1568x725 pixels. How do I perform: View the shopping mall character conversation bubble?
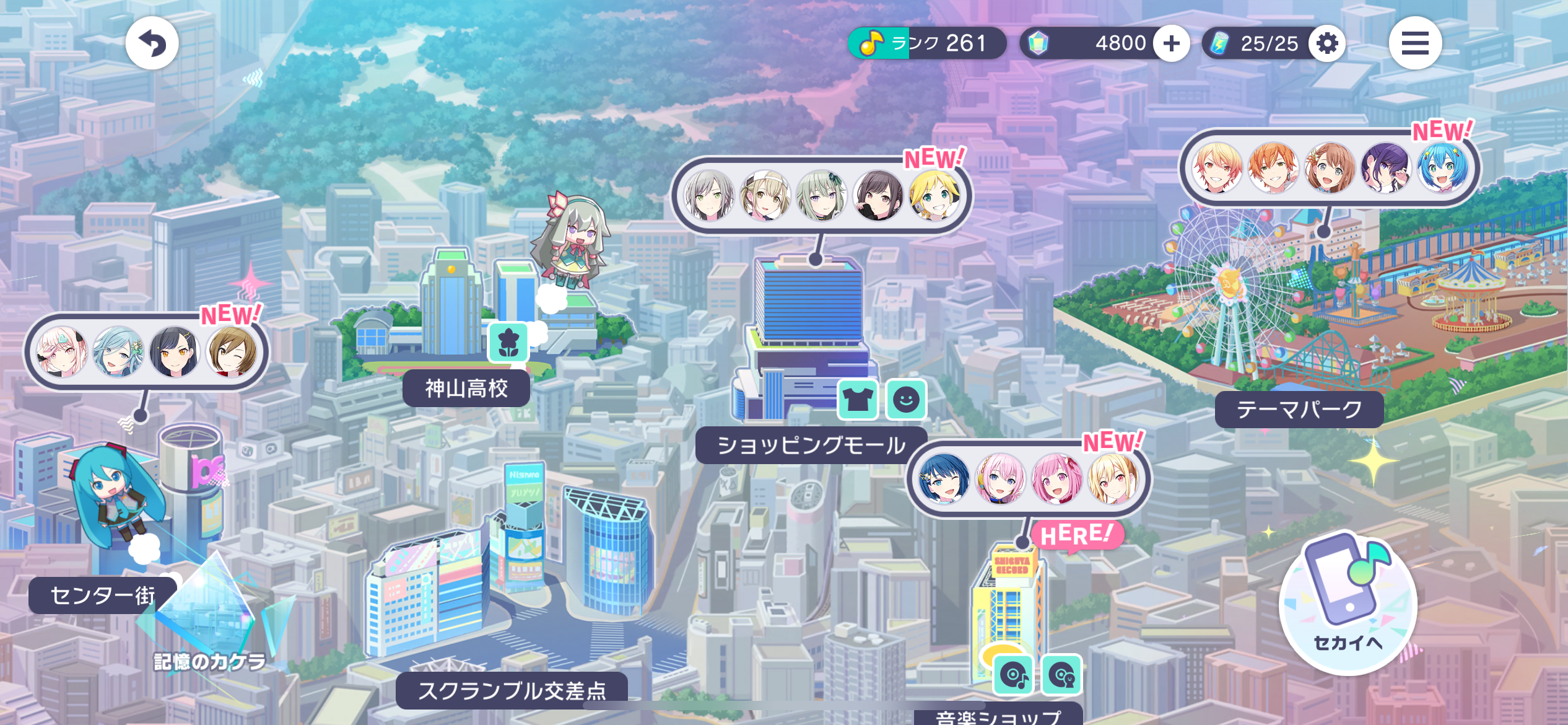point(822,196)
